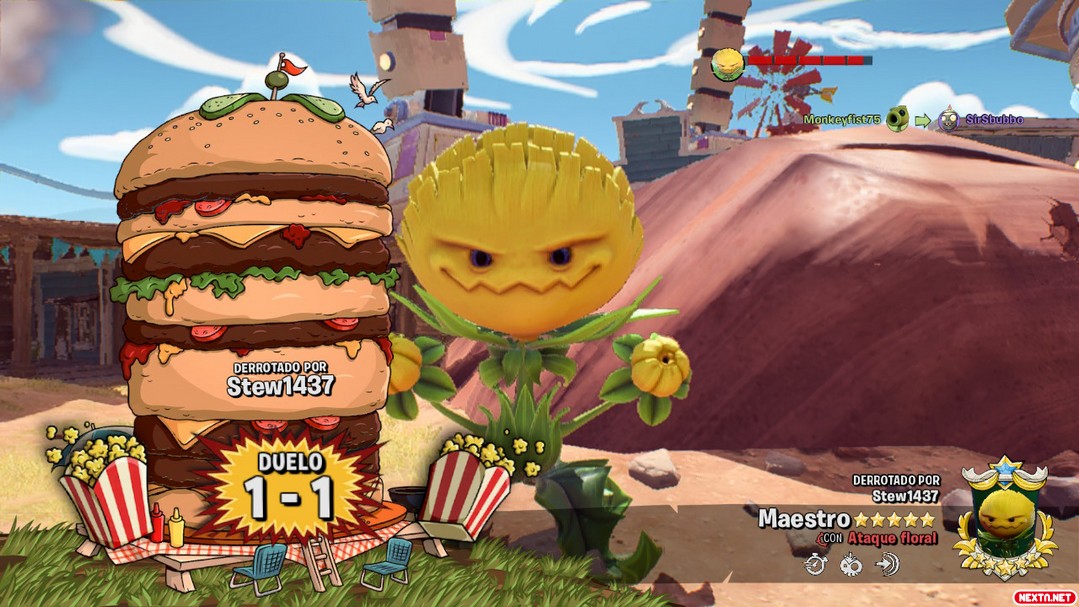Viewport: 1079px width, 607px height.
Task: Choose the arrow-with-arcs upgrade icon
Action: [x=886, y=566]
